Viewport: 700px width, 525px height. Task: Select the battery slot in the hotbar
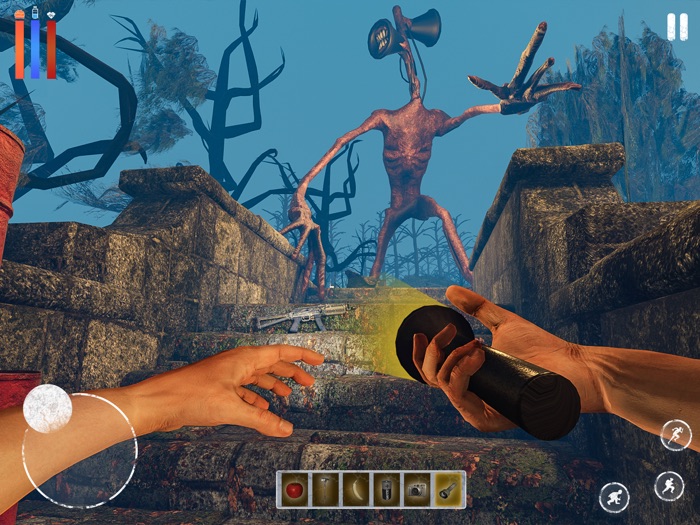pos(386,490)
